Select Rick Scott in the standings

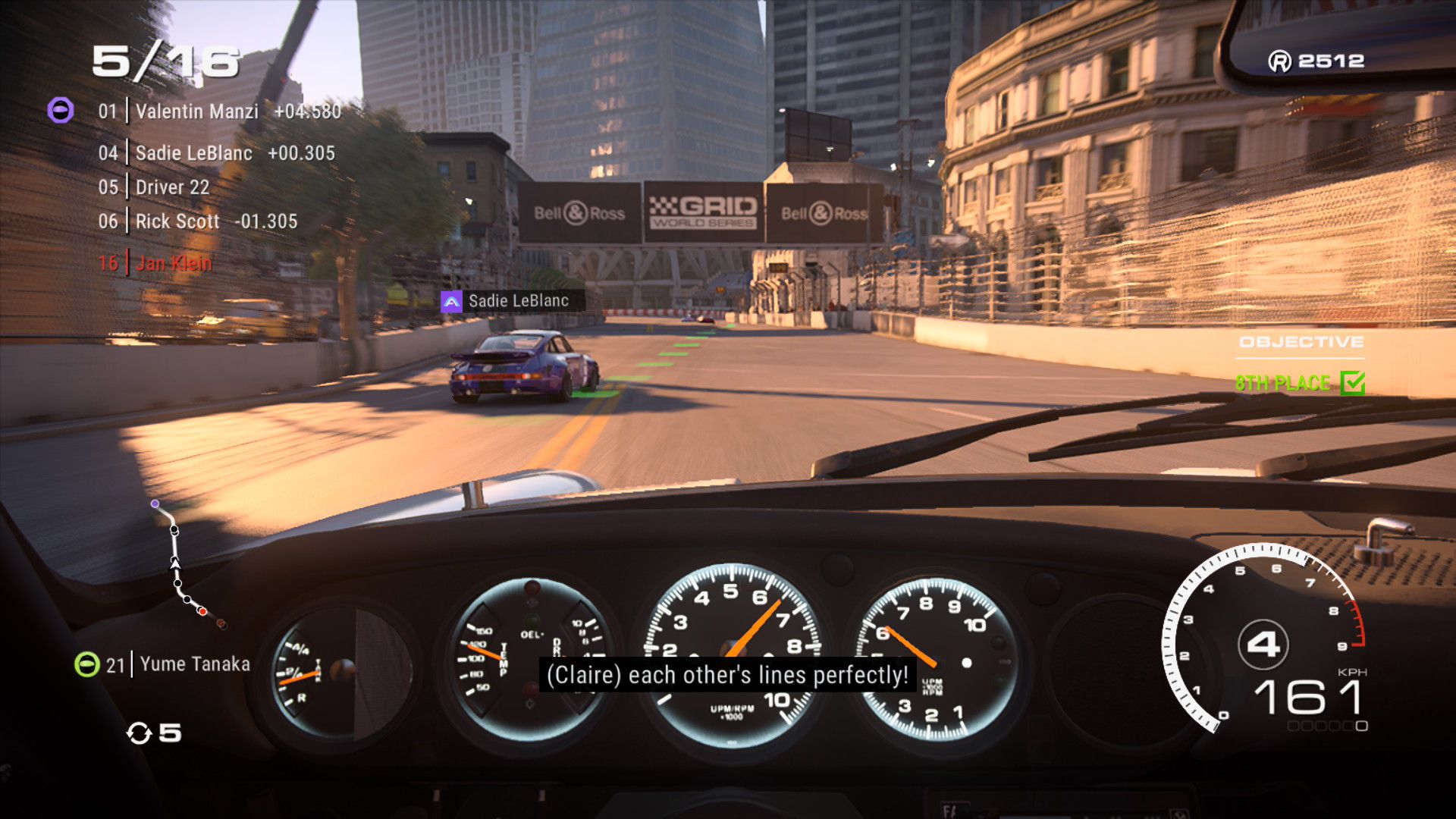[197, 221]
